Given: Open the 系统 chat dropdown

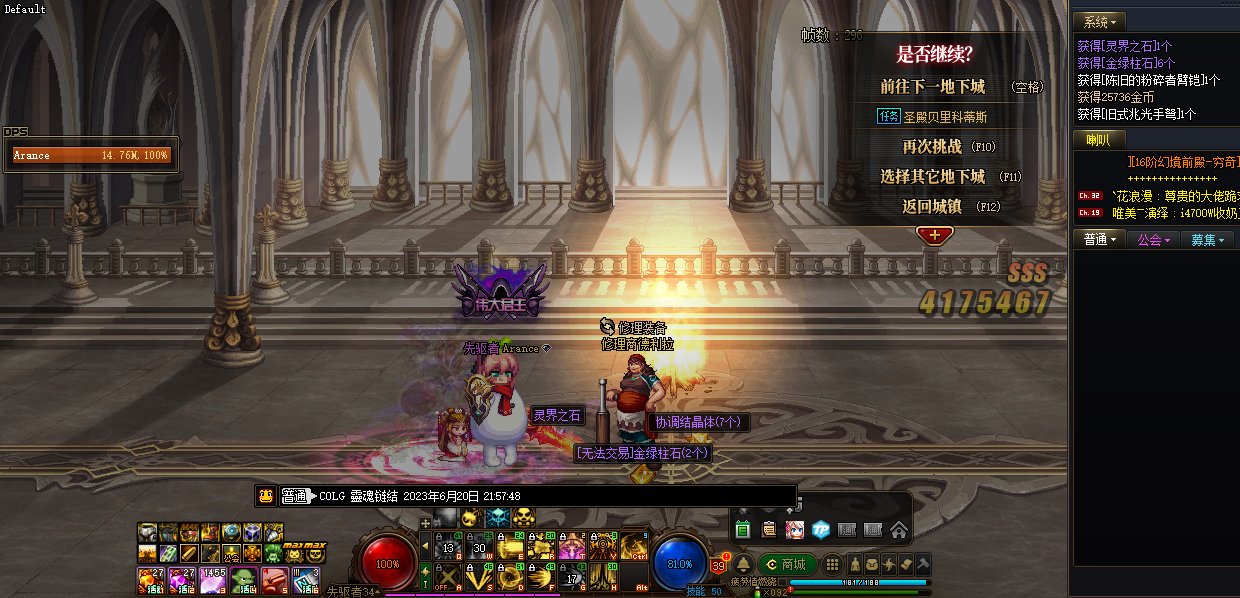Looking at the screenshot, I should 1099,21.
